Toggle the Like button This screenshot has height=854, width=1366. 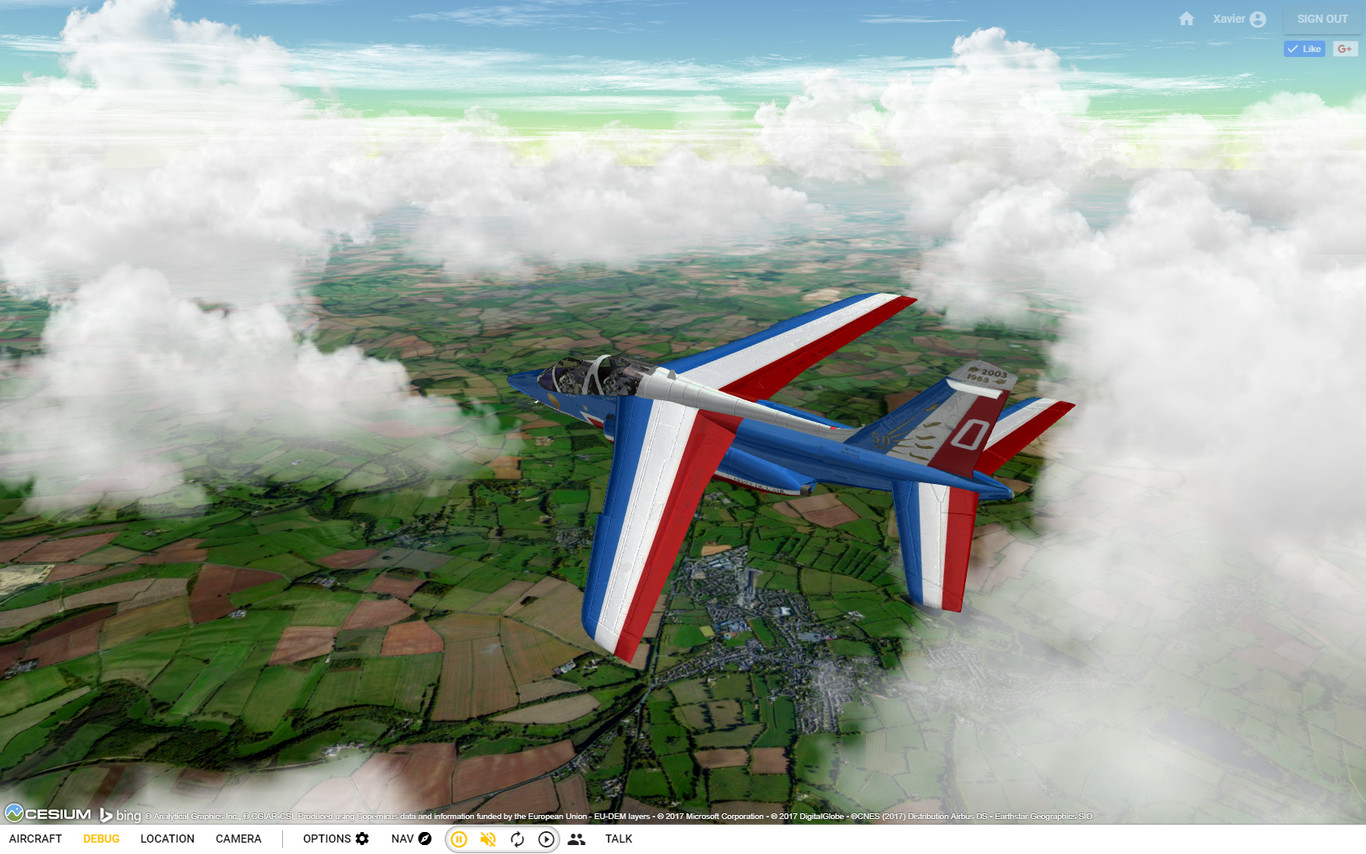coord(1303,48)
